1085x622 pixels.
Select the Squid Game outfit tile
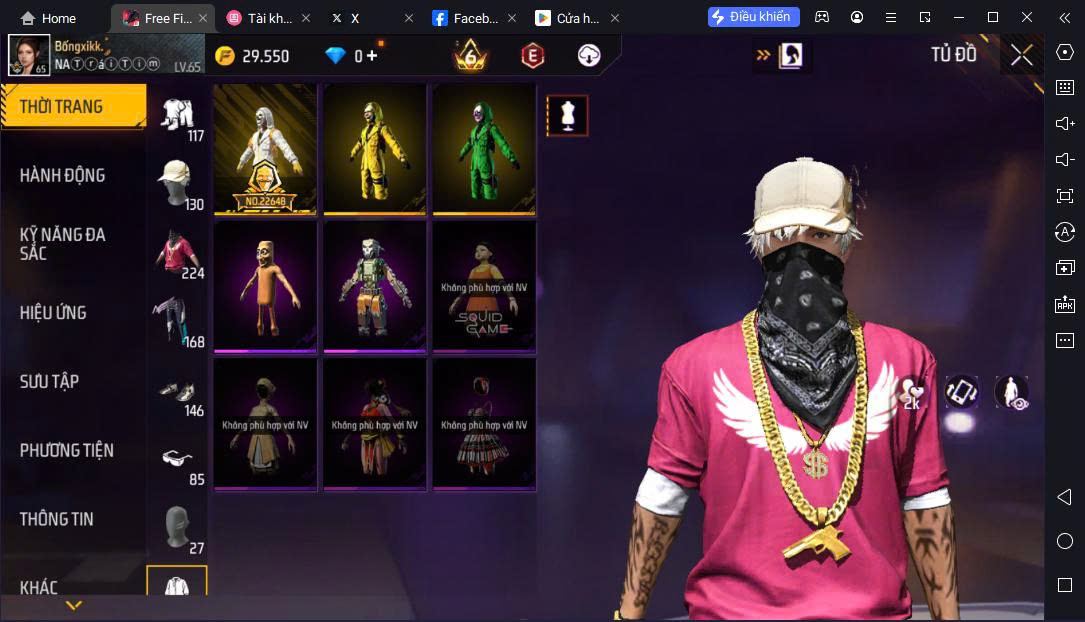(484, 285)
